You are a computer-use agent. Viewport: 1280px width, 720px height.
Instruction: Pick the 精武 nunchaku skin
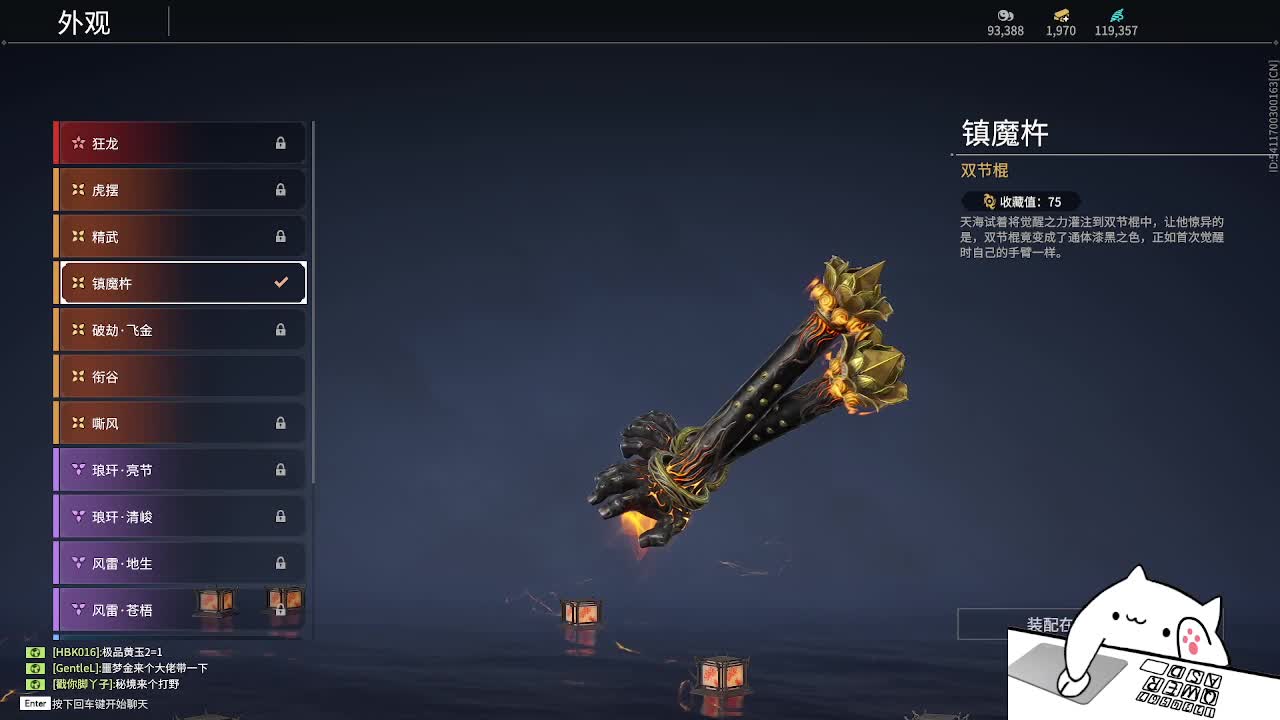182,237
